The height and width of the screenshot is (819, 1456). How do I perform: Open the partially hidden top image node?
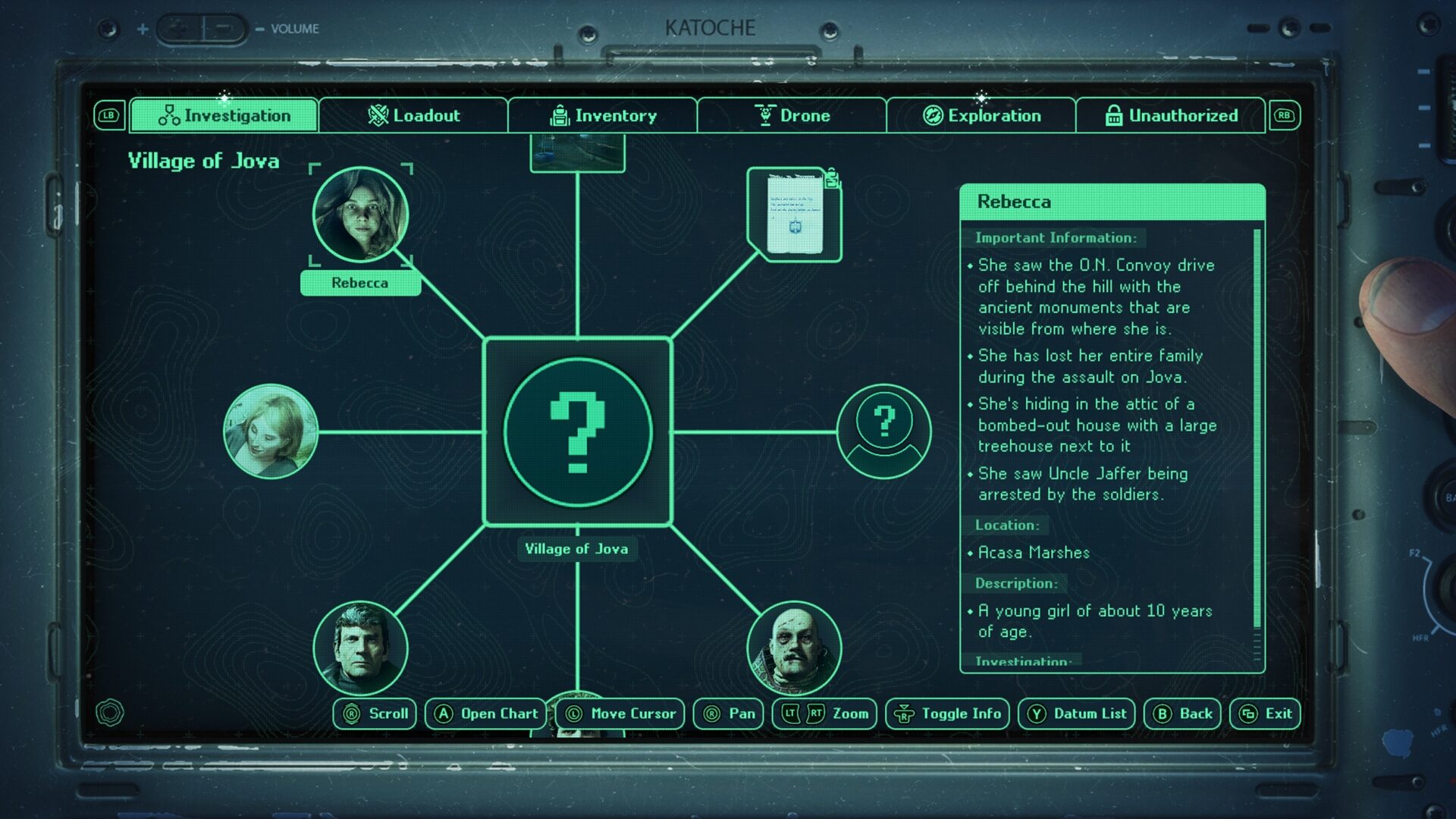[578, 152]
